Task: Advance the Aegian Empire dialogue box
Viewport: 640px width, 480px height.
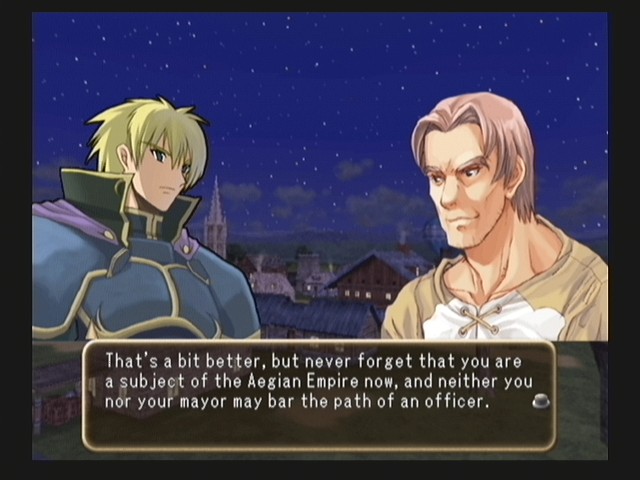Action: click(x=318, y=395)
